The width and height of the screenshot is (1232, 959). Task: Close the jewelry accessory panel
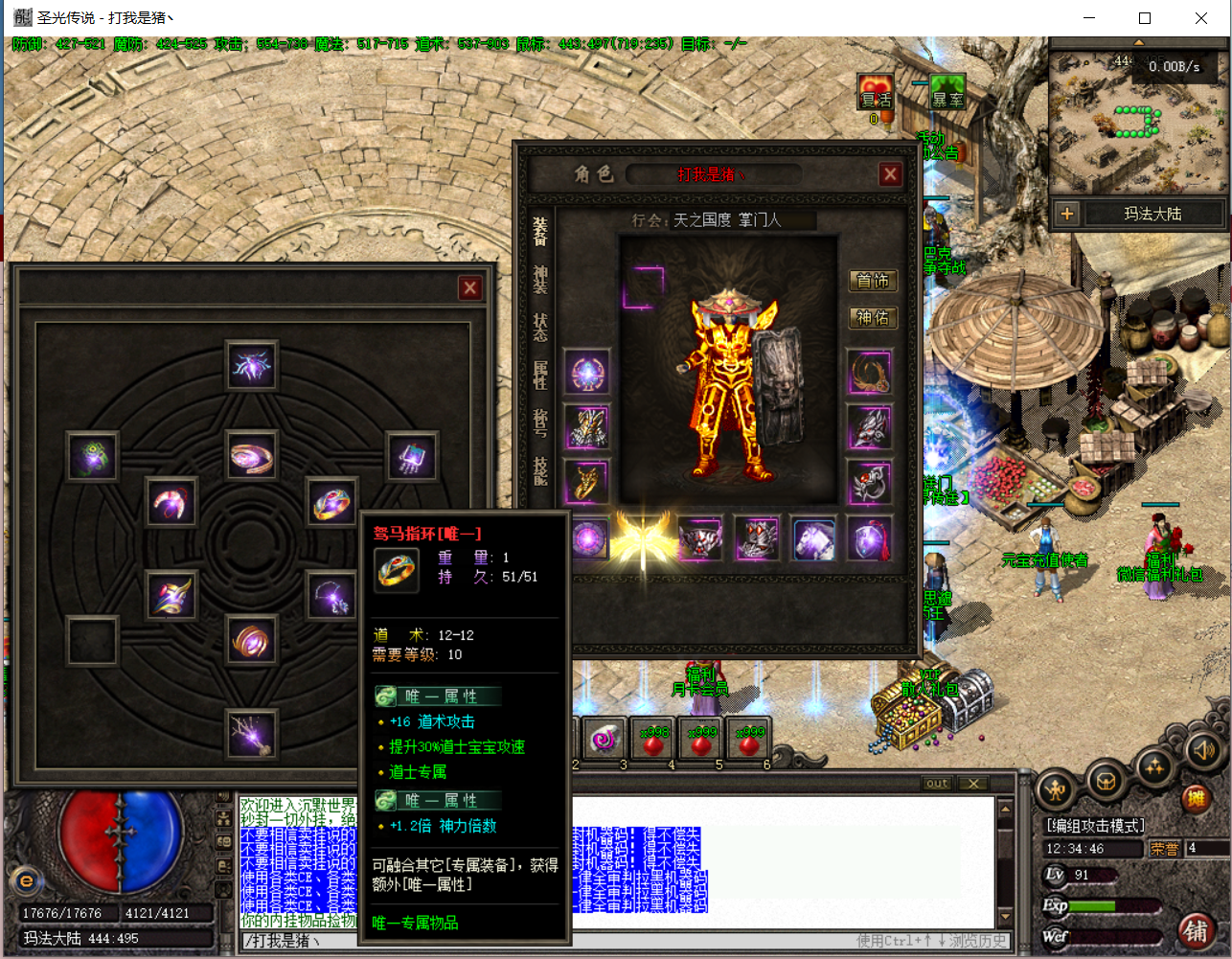pos(469,288)
